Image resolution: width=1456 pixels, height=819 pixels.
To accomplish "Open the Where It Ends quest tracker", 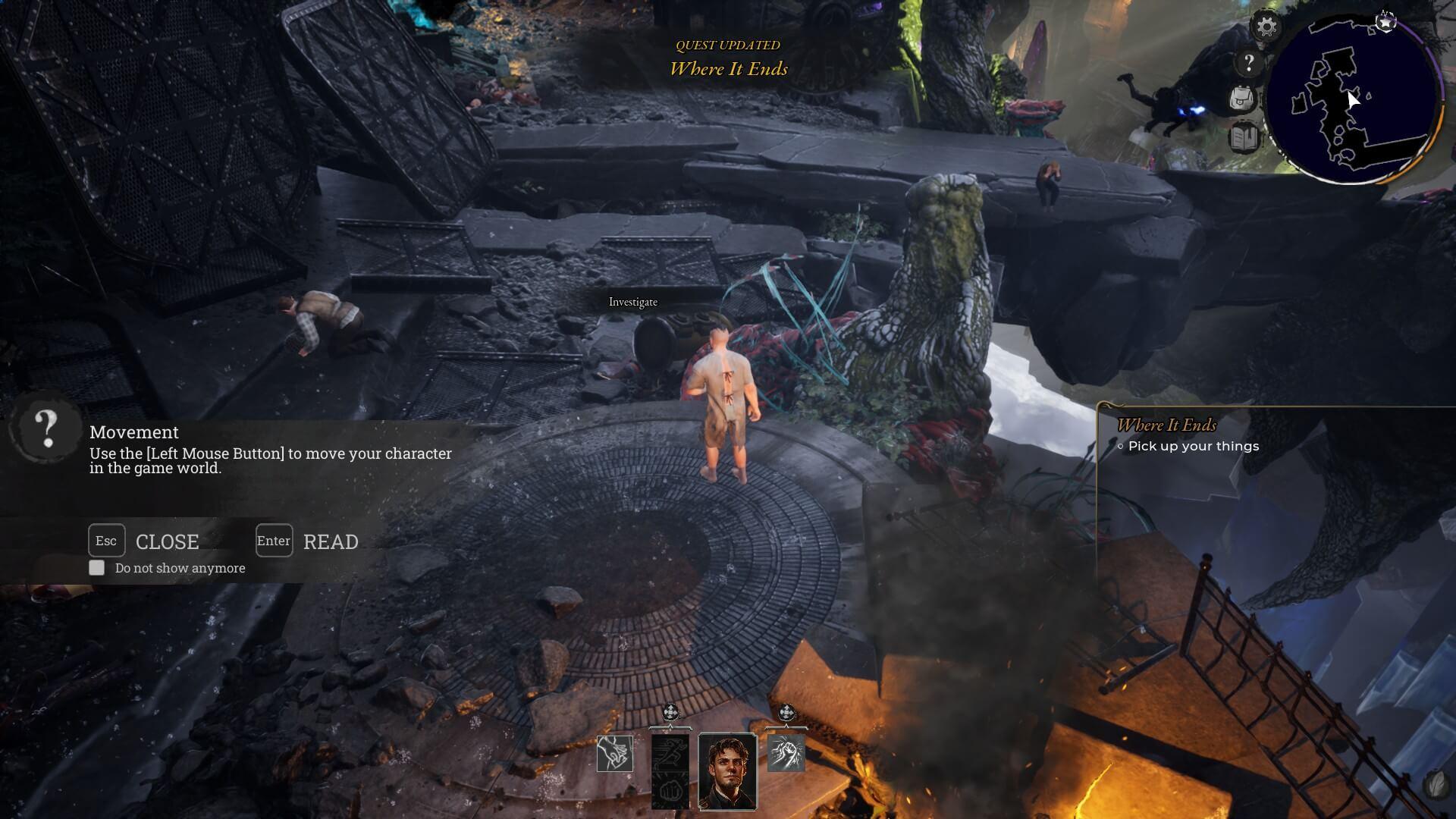I will tap(1166, 425).
